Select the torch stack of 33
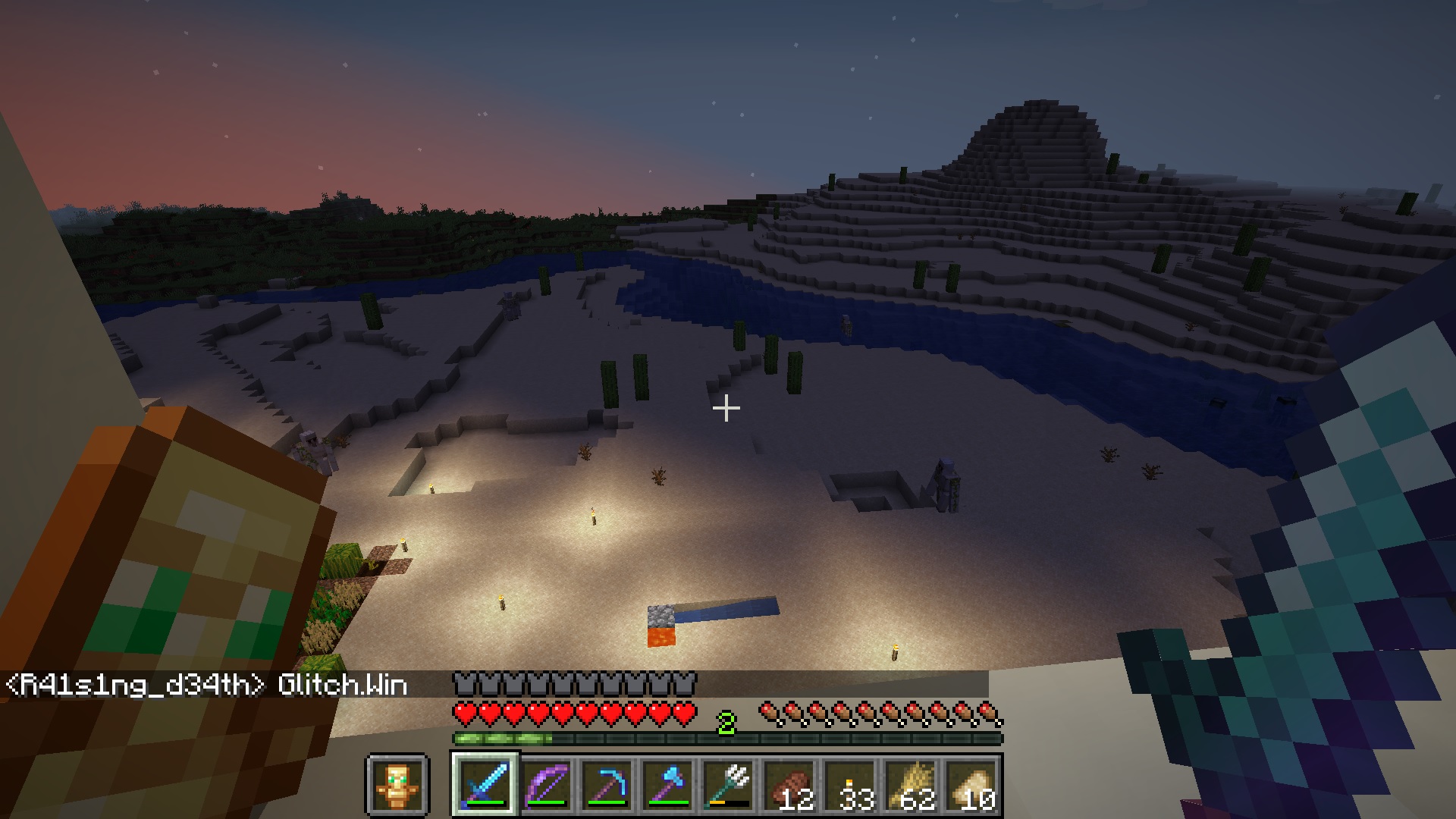 (x=849, y=785)
